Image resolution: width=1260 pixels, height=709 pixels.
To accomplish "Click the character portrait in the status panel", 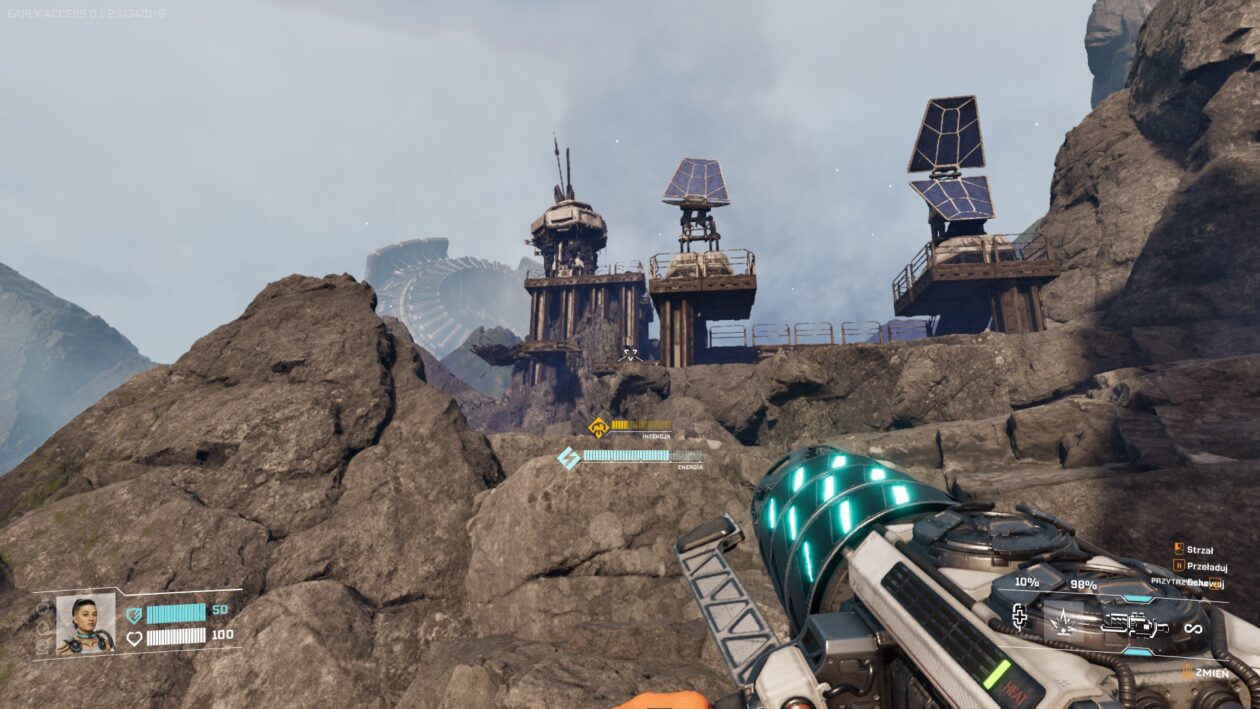I will click(85, 624).
